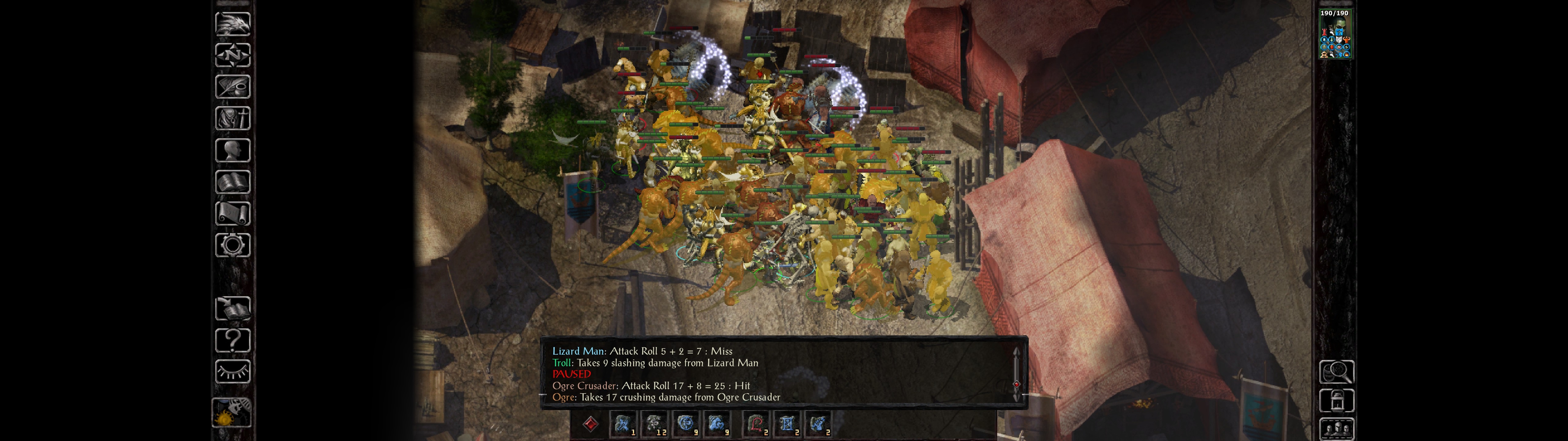1568x441 pixels.
Task: Select the party member portrait showing 190/190
Action: (x=1334, y=35)
